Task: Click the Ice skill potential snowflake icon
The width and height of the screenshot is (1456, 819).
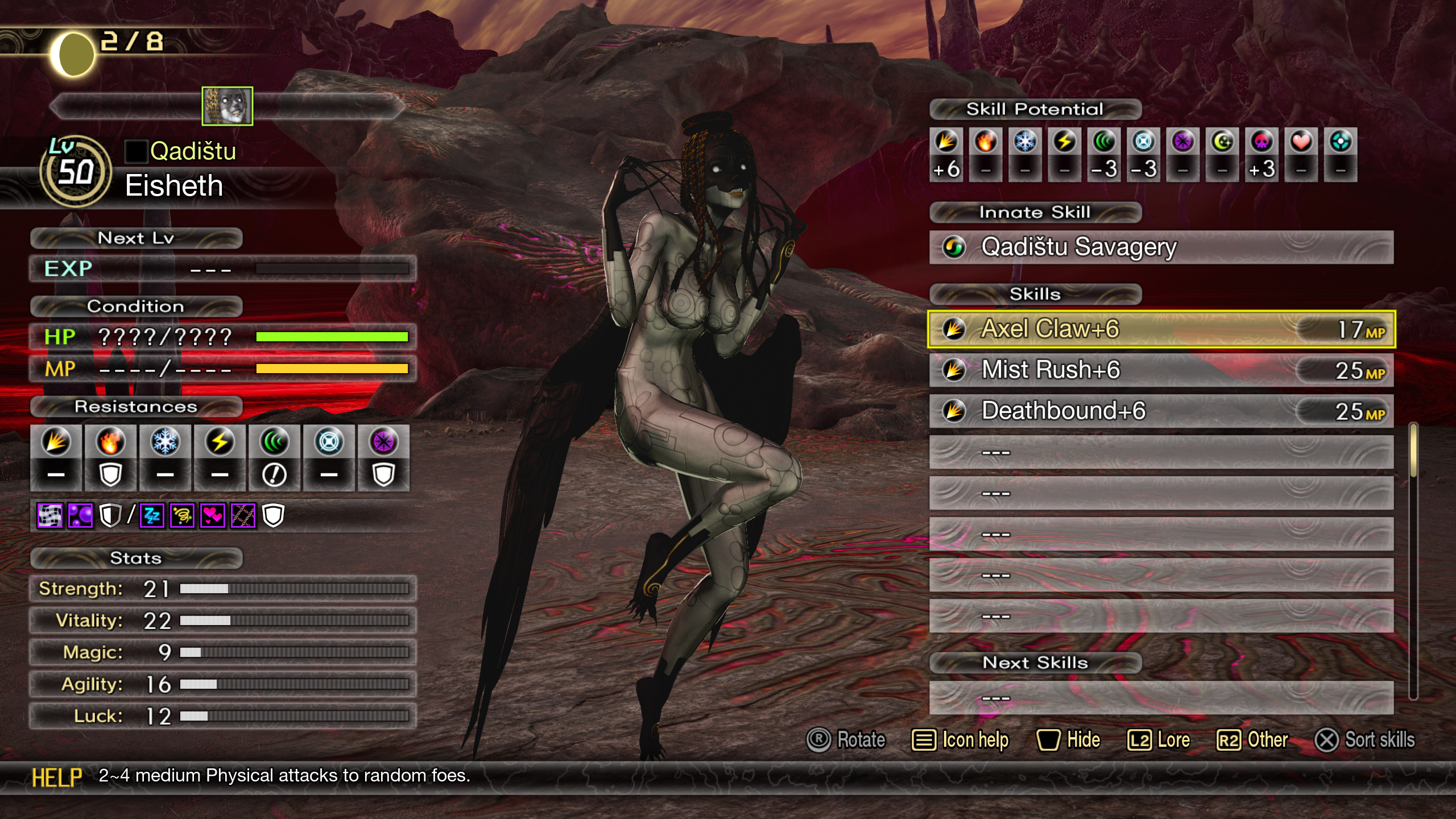Action: [1025, 142]
